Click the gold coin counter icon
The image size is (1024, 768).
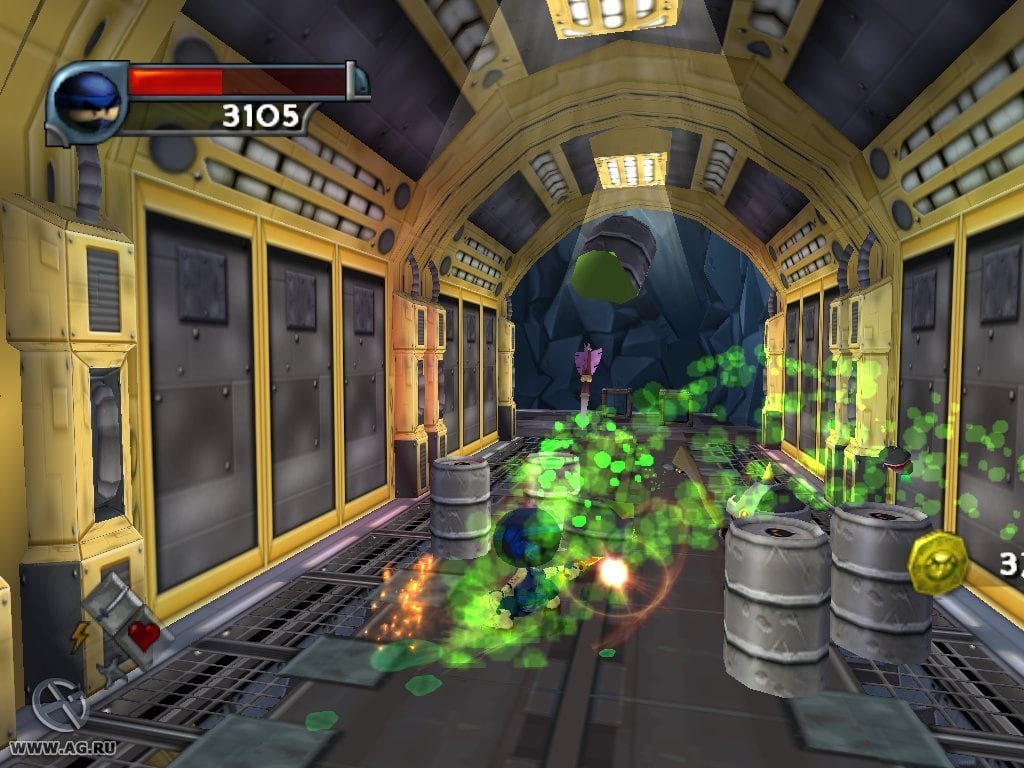coord(937,561)
